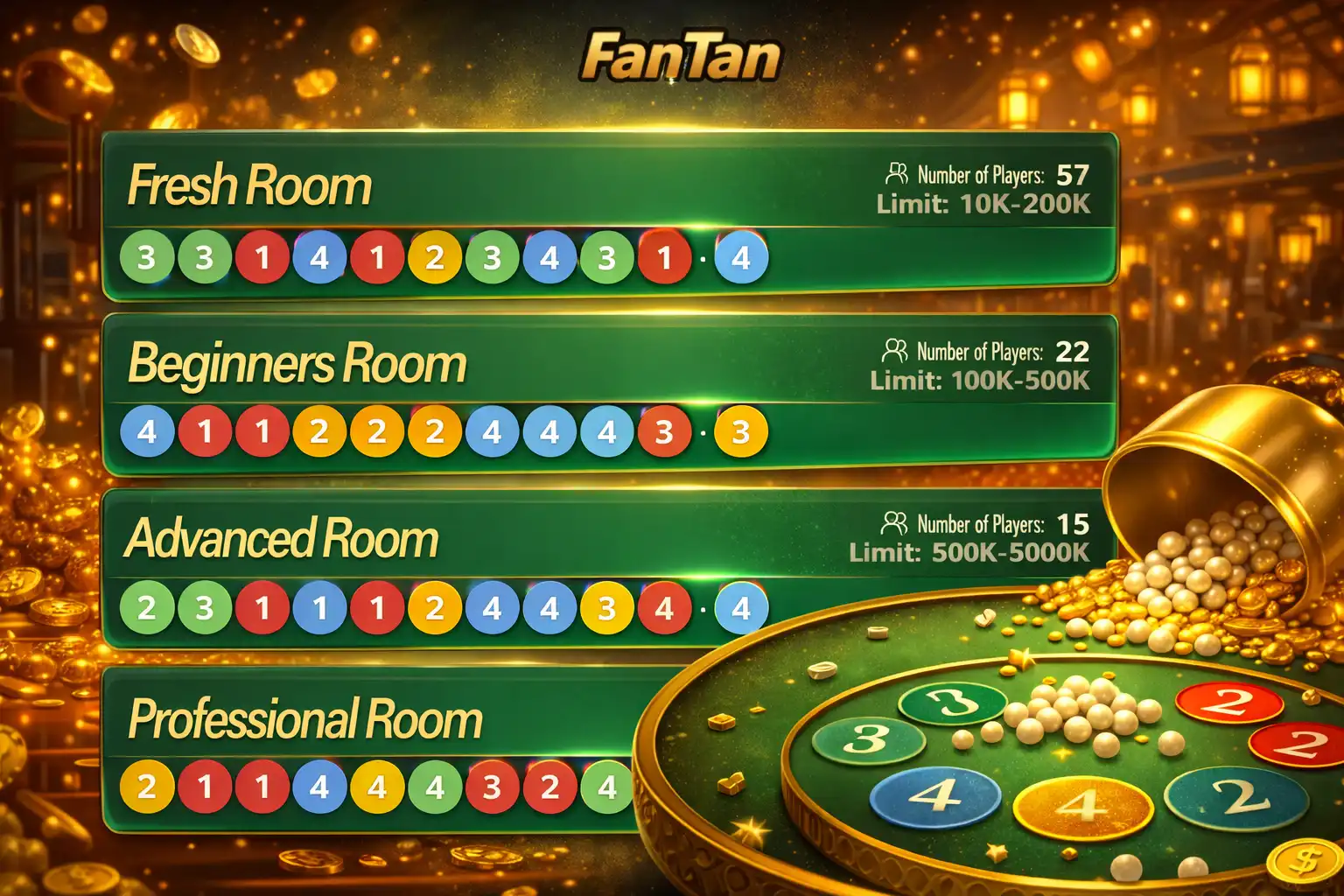The height and width of the screenshot is (896, 1344).
Task: Select the blue 4 result bead in Fresh Room history
Action: (x=743, y=256)
